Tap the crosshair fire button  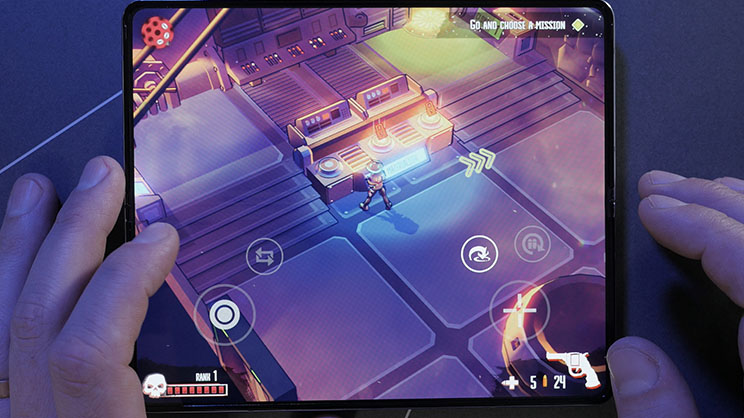[x=520, y=312]
